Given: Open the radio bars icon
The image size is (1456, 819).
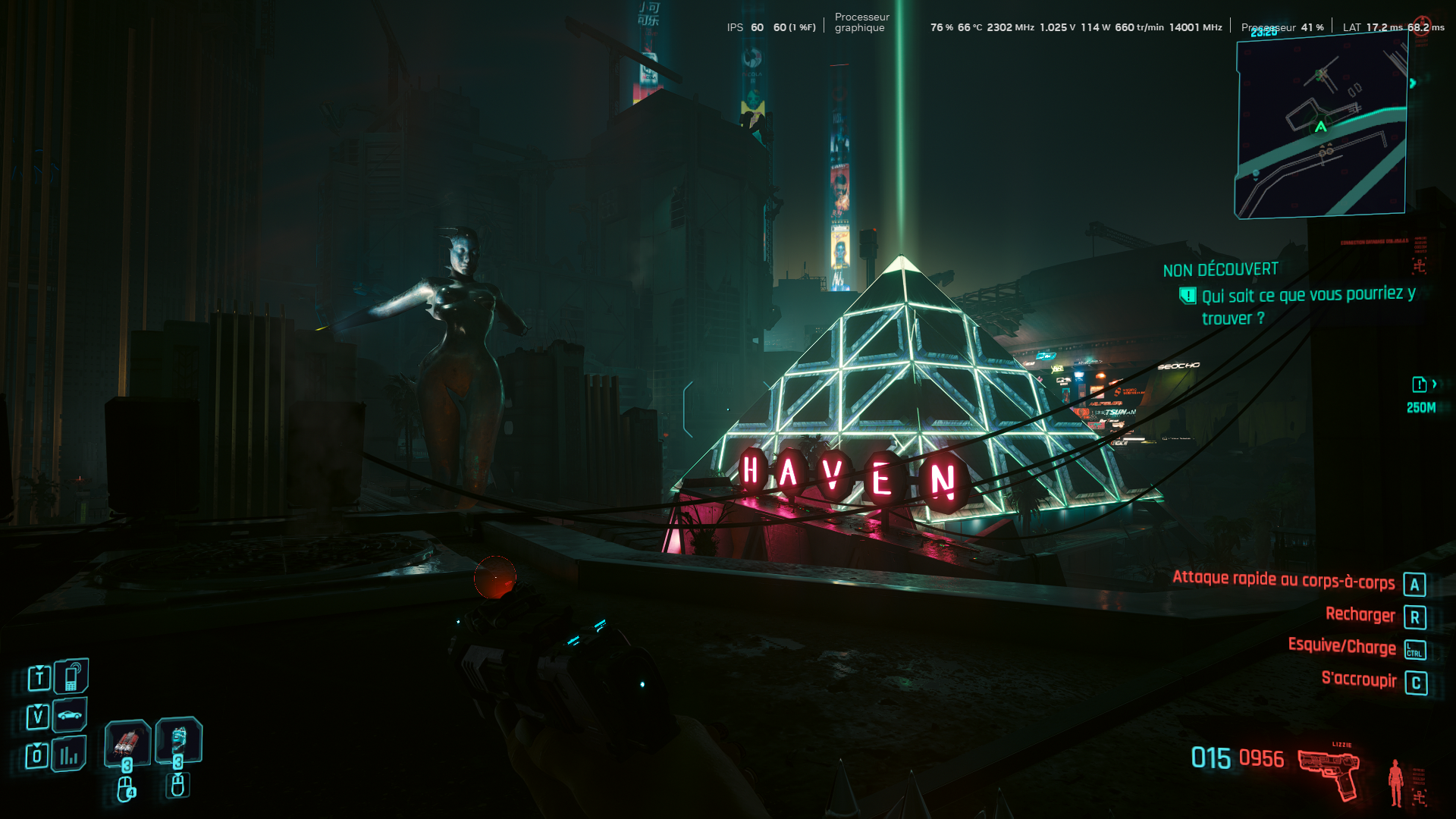Looking at the screenshot, I should click(x=69, y=755).
